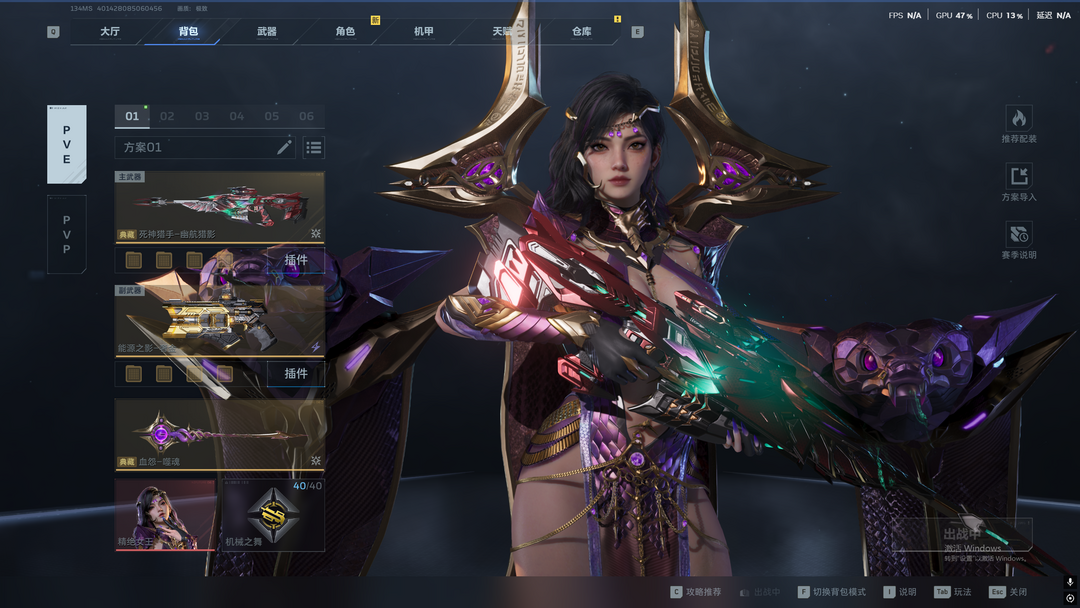Select the 能源之影 secondary weapon card
This screenshot has width=1080, height=608.
(x=219, y=320)
